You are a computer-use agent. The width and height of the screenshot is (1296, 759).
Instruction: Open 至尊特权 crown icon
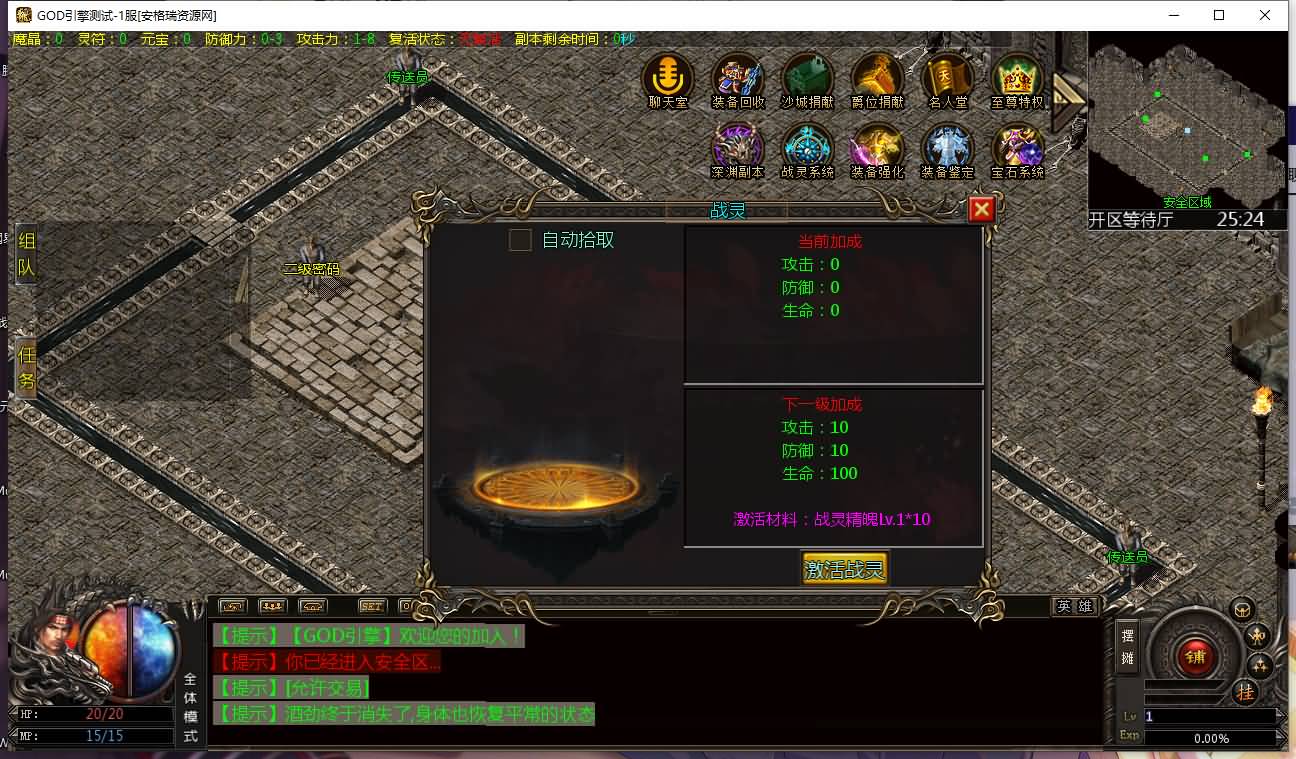tap(1017, 77)
